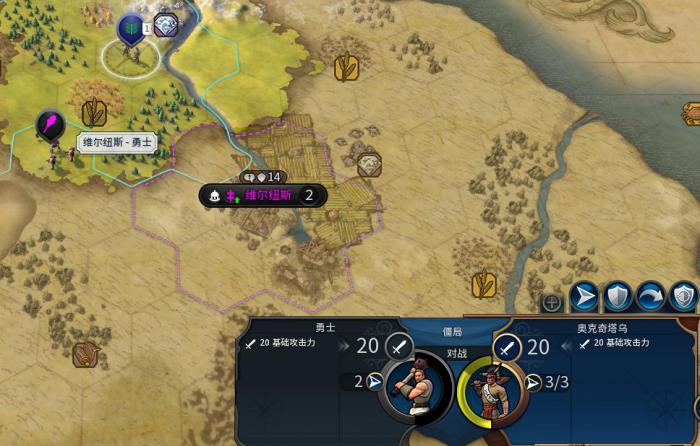This screenshot has height=446, width=700.
Task: Click the curved arrow skip-turn action
Action: point(651,295)
